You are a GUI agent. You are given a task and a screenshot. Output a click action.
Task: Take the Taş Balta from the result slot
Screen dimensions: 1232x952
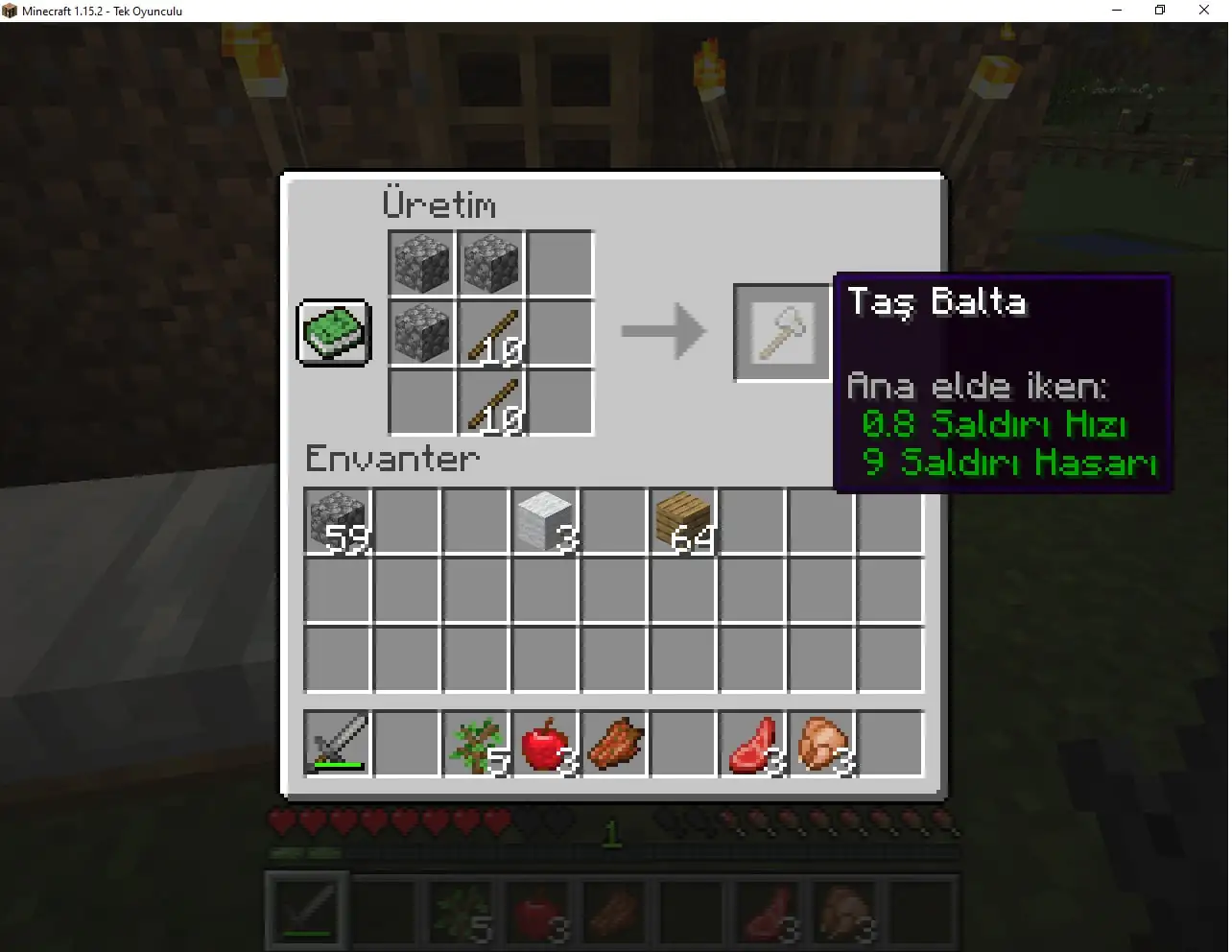click(781, 331)
